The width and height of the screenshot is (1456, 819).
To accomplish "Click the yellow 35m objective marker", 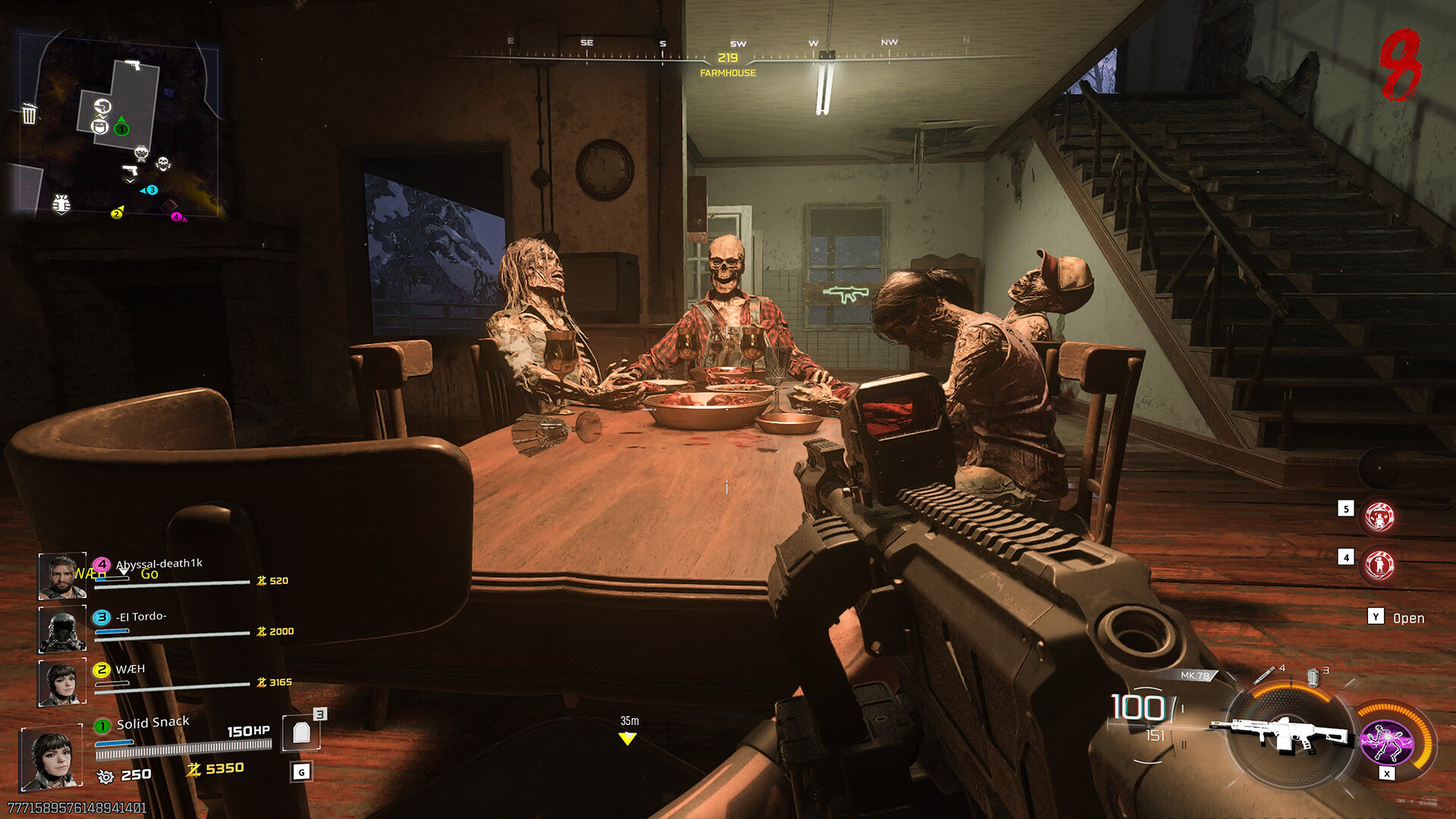I will pos(627,738).
